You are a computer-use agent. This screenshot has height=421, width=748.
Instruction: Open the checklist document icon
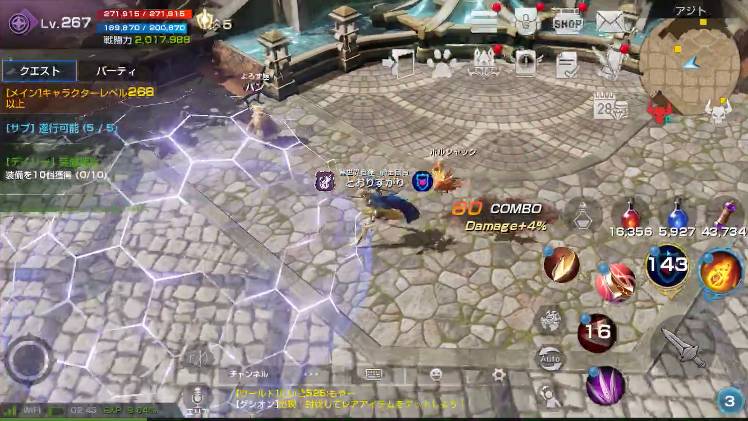pos(567,64)
